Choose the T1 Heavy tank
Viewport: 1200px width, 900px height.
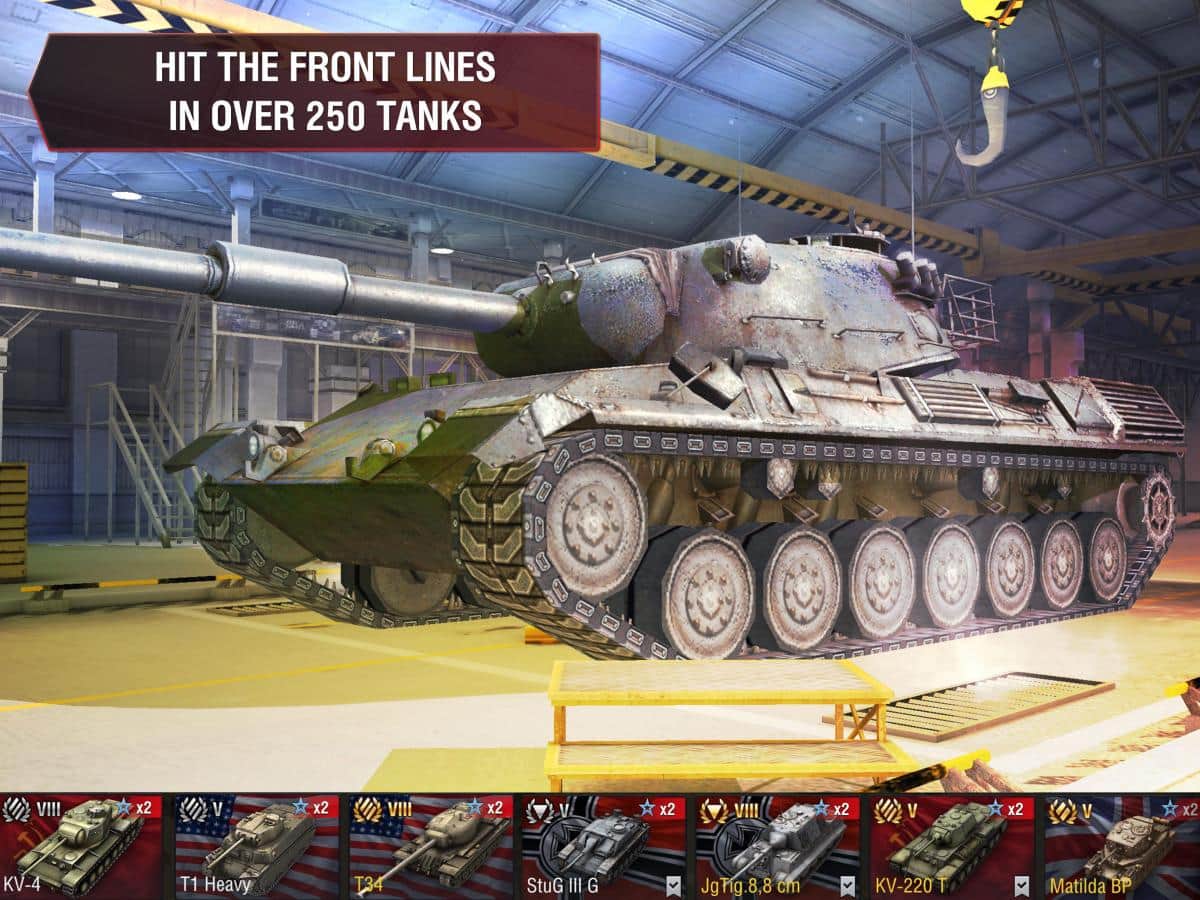click(x=256, y=846)
